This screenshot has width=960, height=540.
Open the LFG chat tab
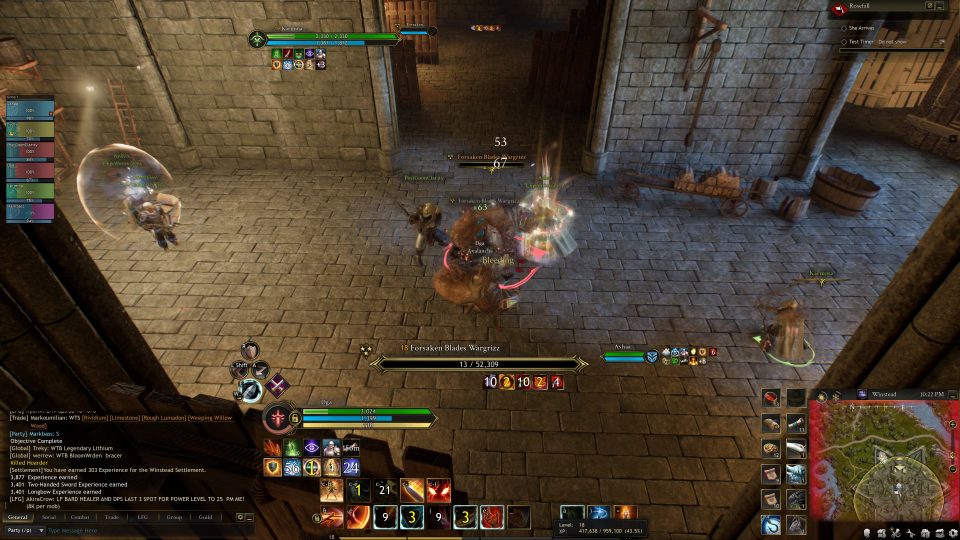[x=142, y=517]
